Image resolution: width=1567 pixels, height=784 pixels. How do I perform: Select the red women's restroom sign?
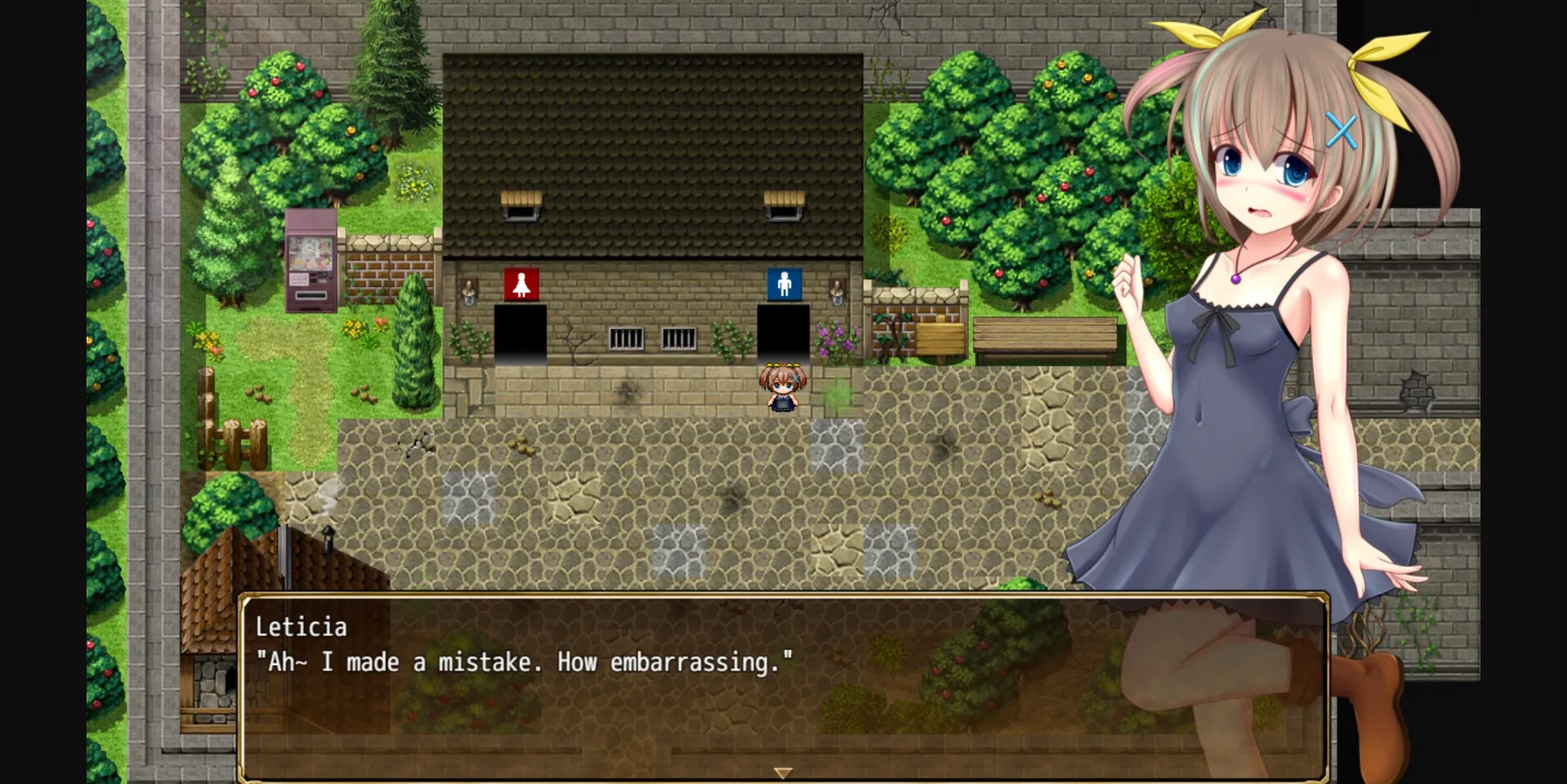[522, 282]
